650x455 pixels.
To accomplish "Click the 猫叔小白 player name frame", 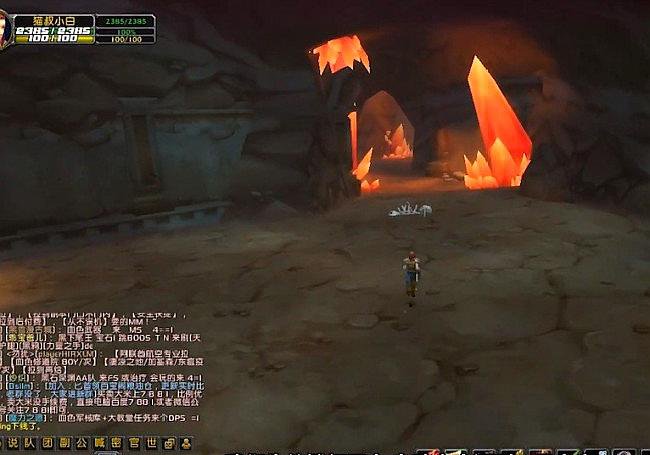I will [55, 19].
